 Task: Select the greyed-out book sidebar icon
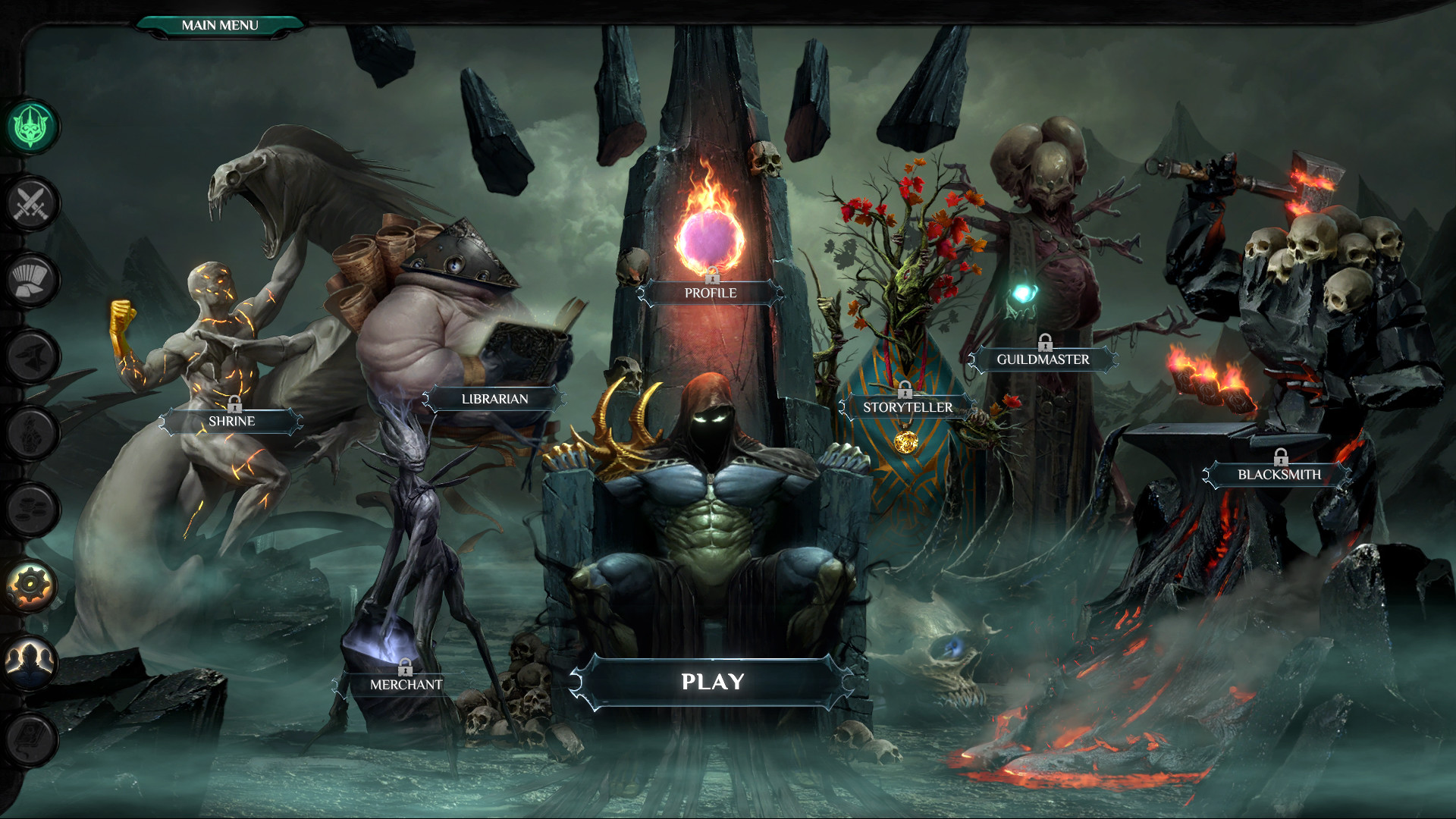(x=32, y=739)
